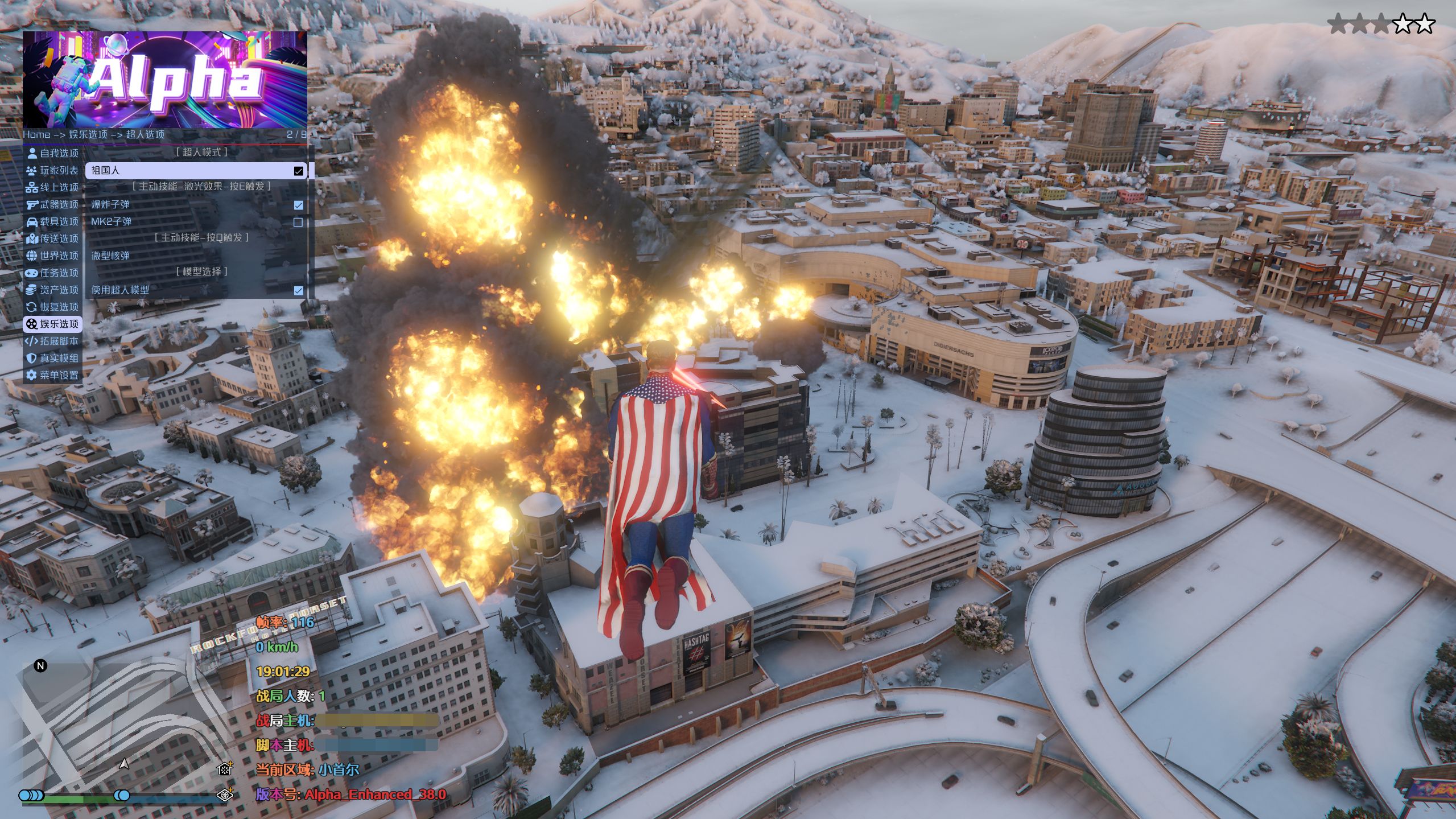Viewport: 1456px width, 819px height.
Task: Open the 自我选项 self options category
Action: click(52, 153)
